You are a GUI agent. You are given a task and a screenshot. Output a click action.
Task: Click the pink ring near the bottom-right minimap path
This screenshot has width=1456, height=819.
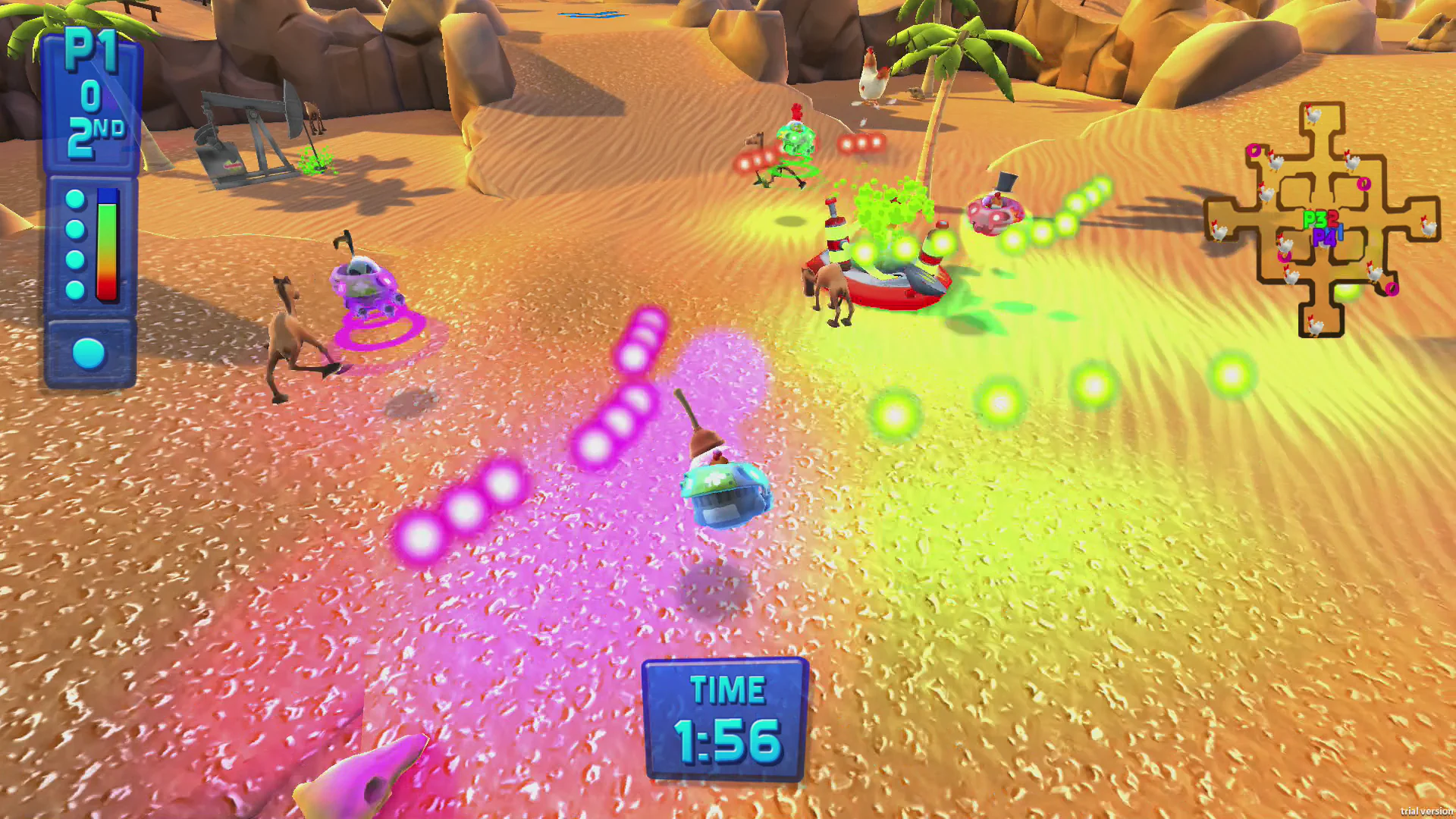1392,288
